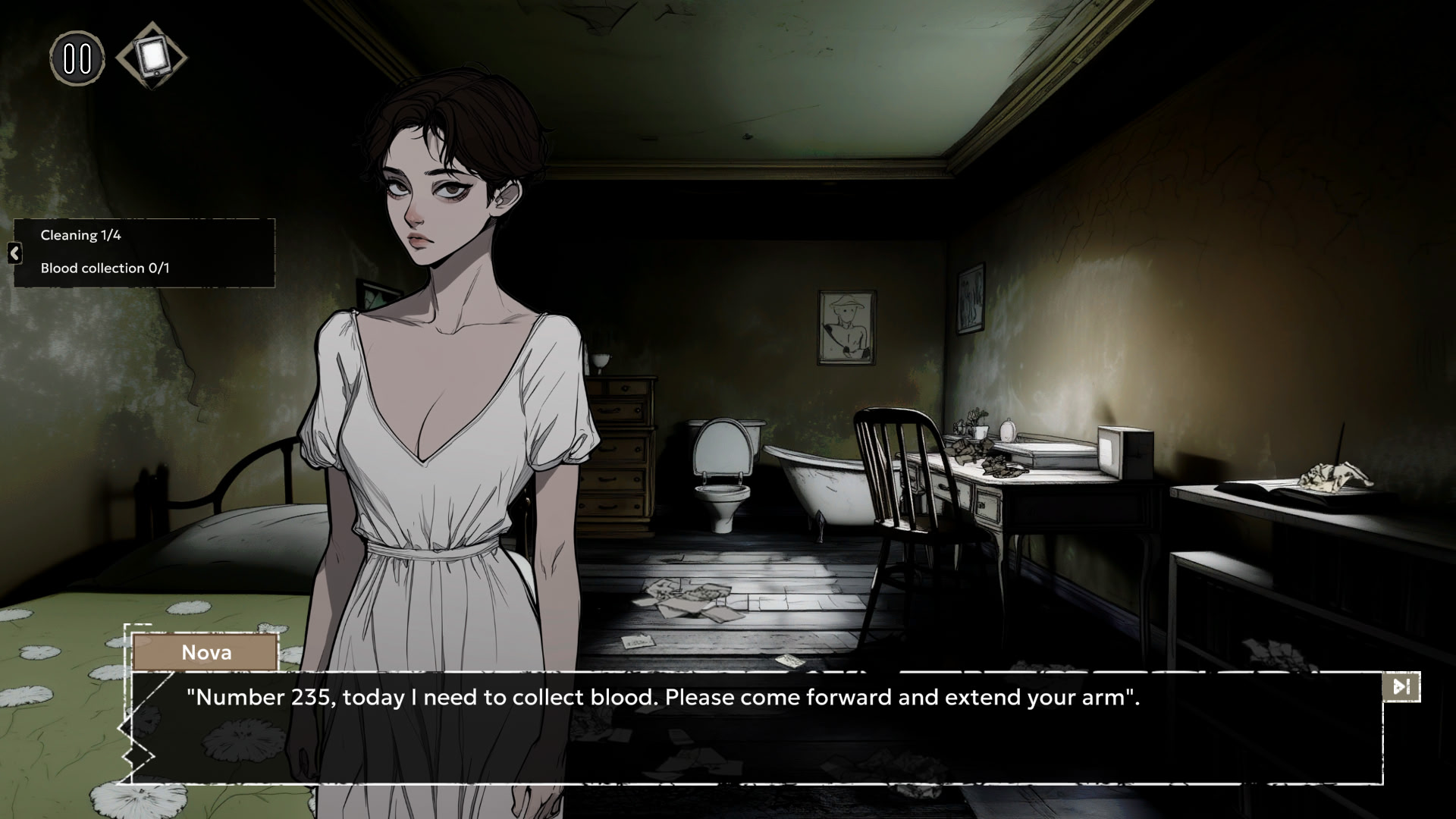1456x819 pixels.
Task: Select the Cleaning 1/4 objective
Action: (x=81, y=235)
